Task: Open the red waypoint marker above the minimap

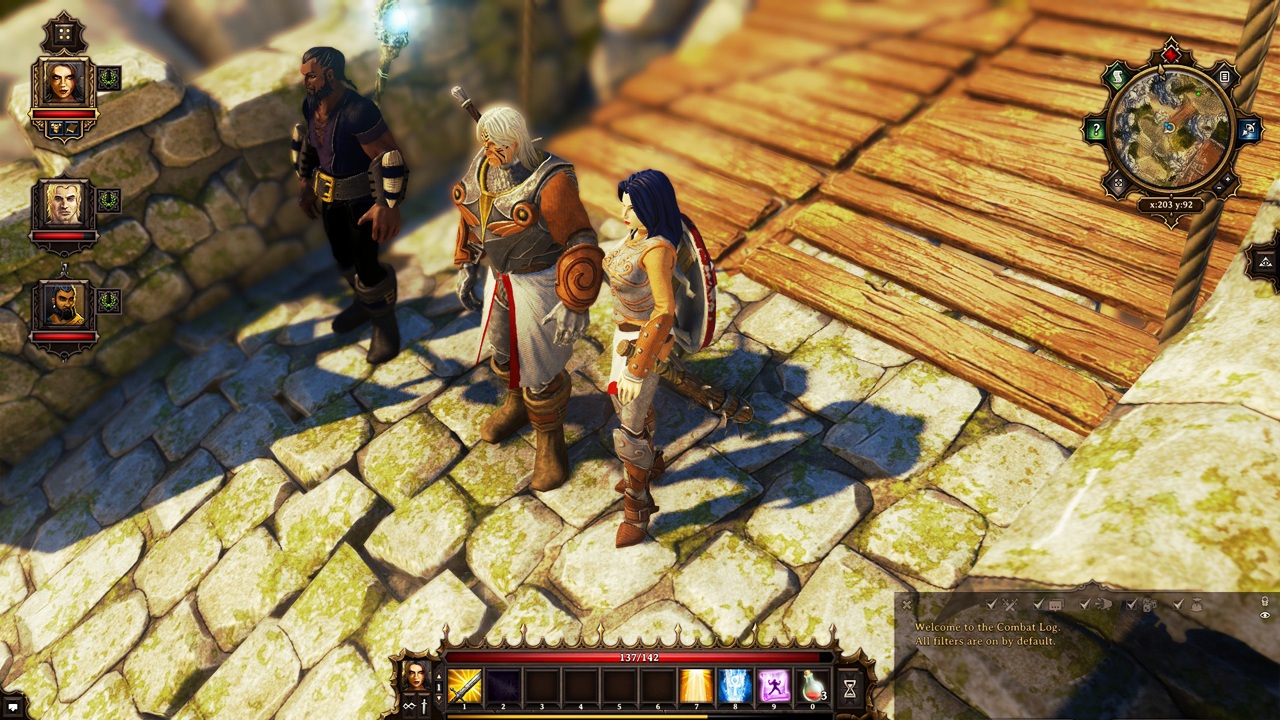Action: [1170, 54]
